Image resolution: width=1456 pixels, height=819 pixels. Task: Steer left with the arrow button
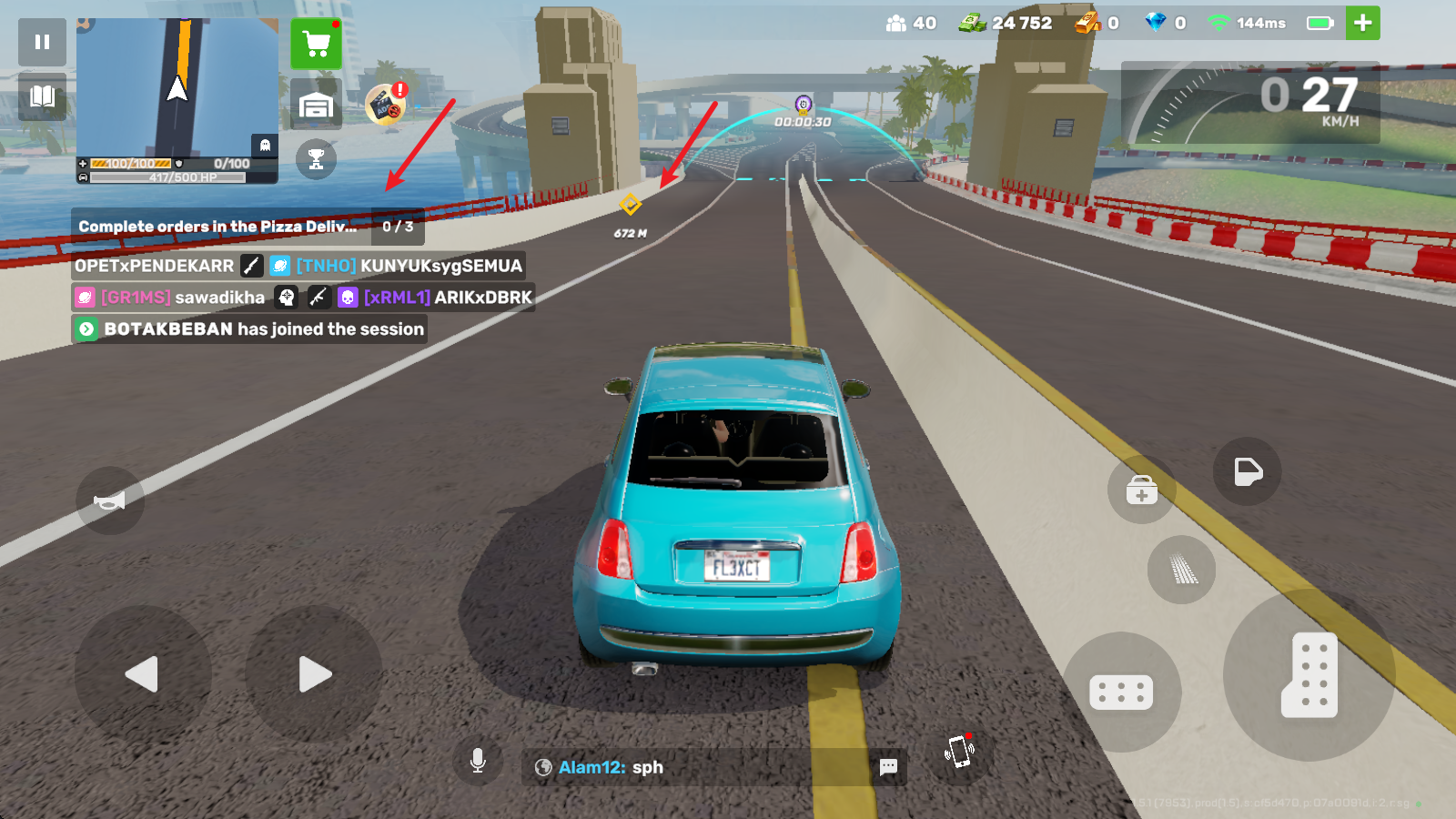point(142,674)
